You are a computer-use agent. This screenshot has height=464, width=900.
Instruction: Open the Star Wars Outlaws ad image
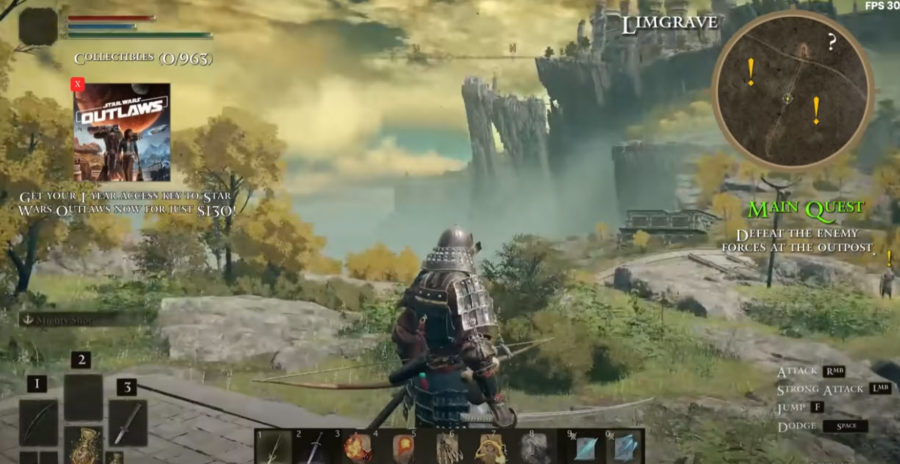pyautogui.click(x=121, y=132)
